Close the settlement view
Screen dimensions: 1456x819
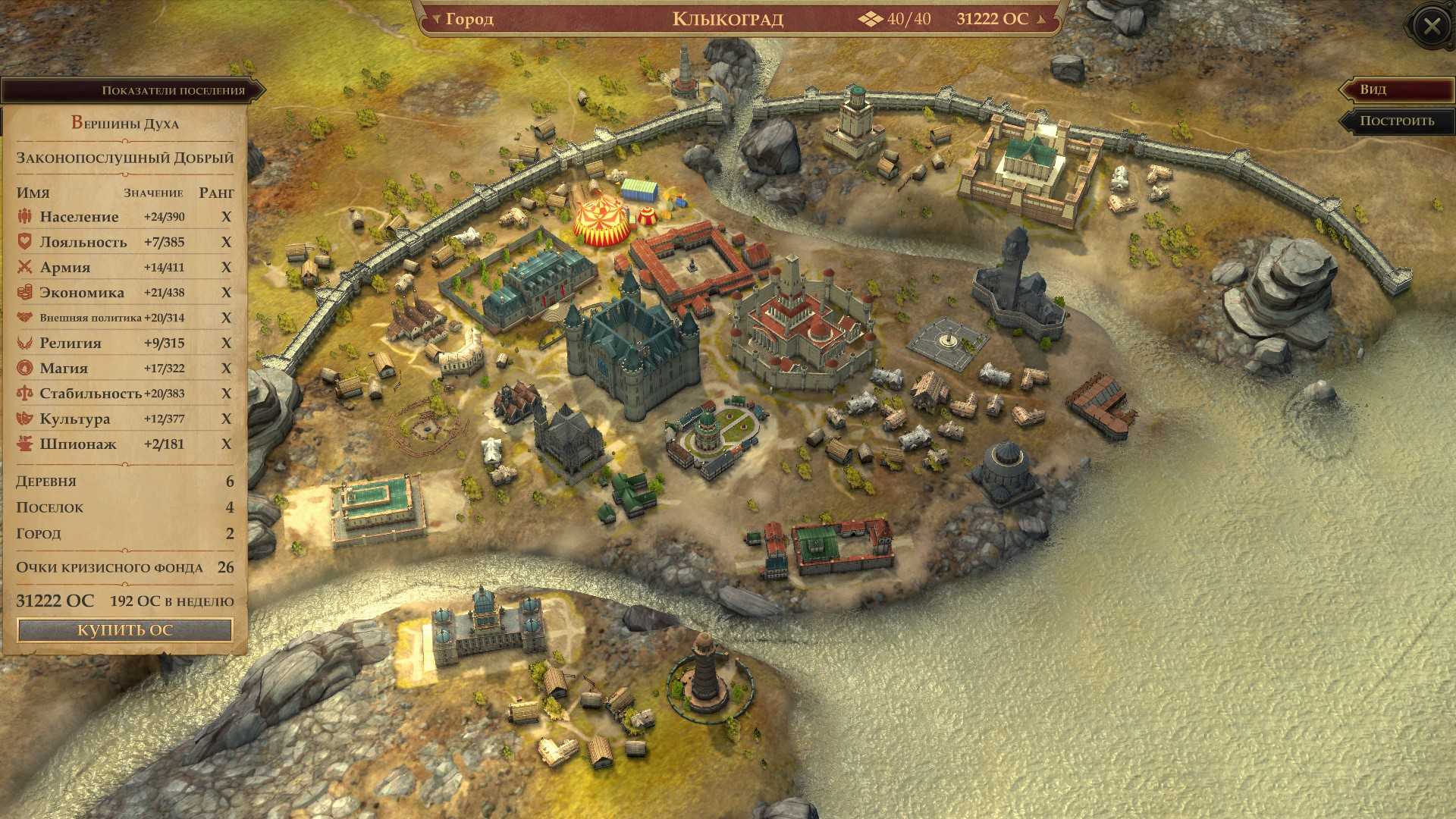[1431, 27]
